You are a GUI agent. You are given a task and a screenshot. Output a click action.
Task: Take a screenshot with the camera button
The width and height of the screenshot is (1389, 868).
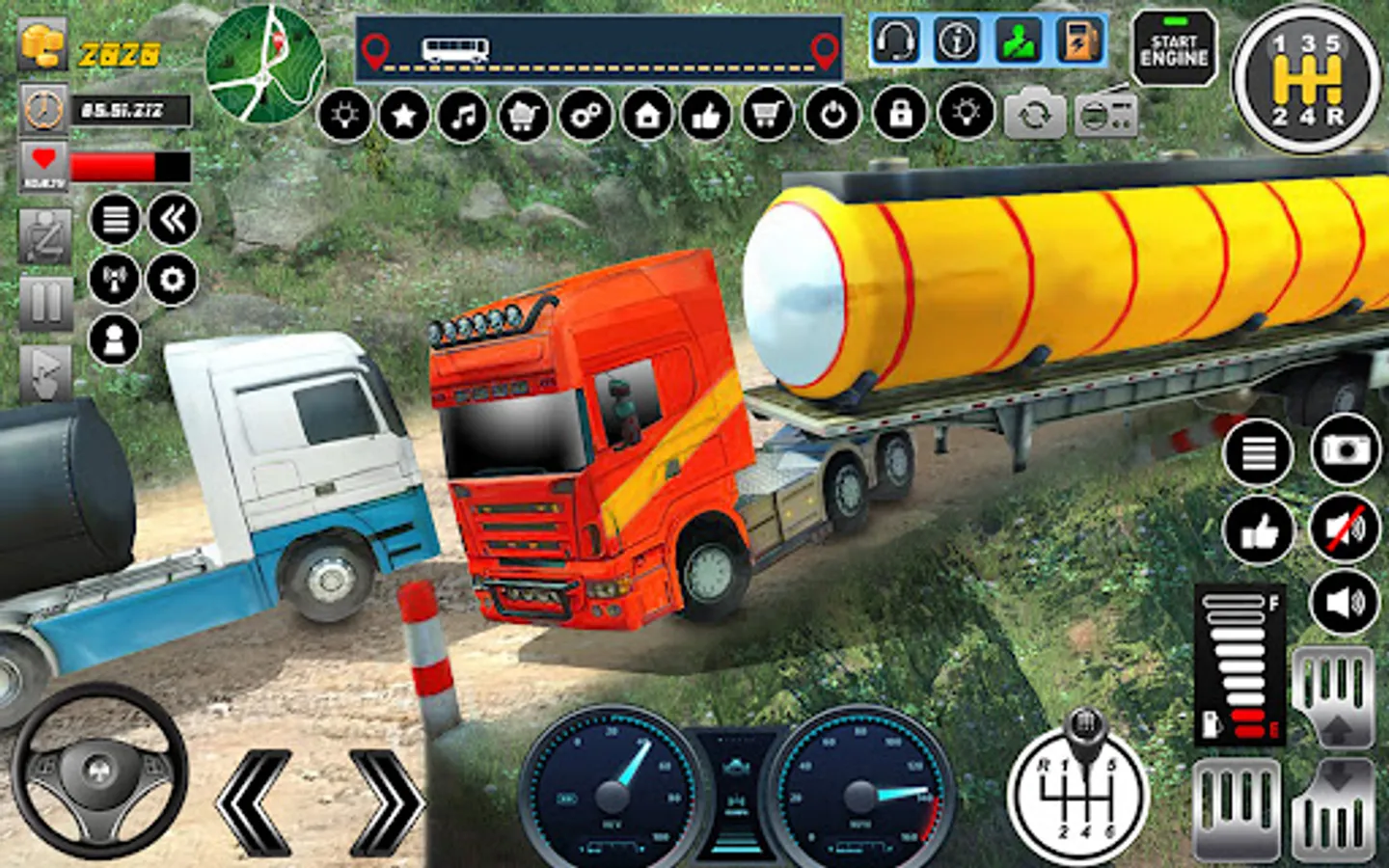click(1345, 450)
